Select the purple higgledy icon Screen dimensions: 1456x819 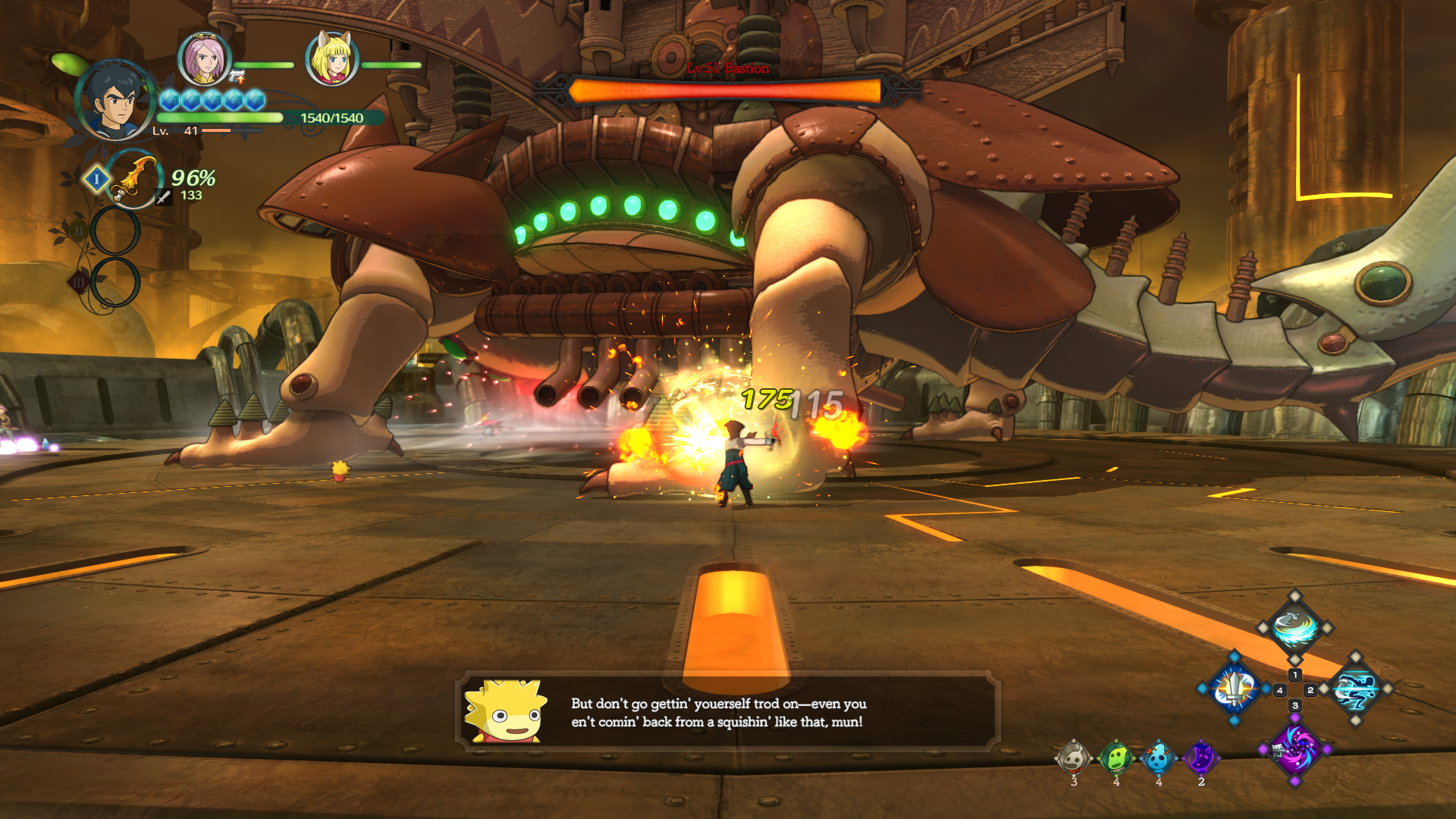[1200, 758]
